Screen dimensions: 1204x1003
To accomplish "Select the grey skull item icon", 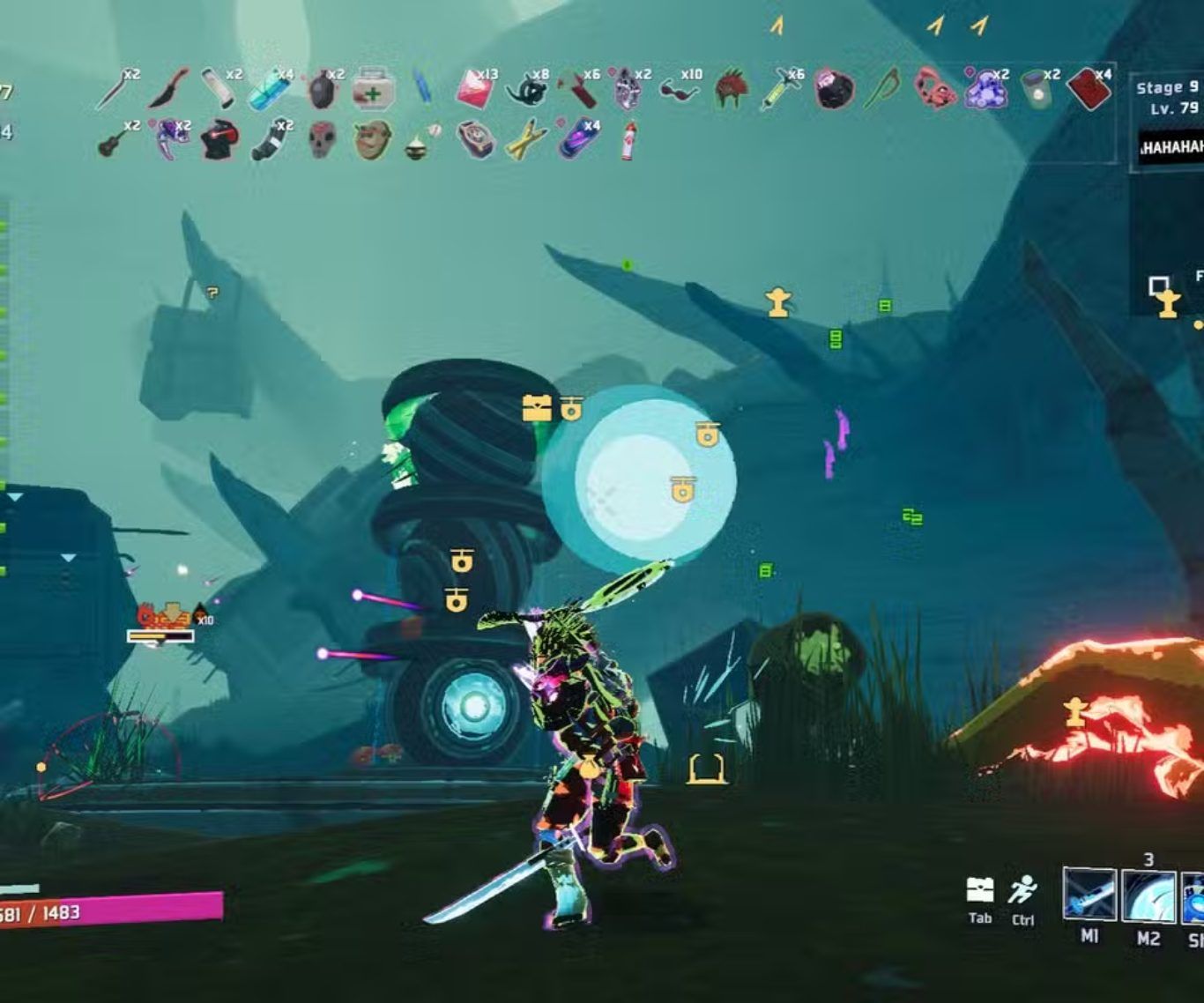I will click(323, 139).
